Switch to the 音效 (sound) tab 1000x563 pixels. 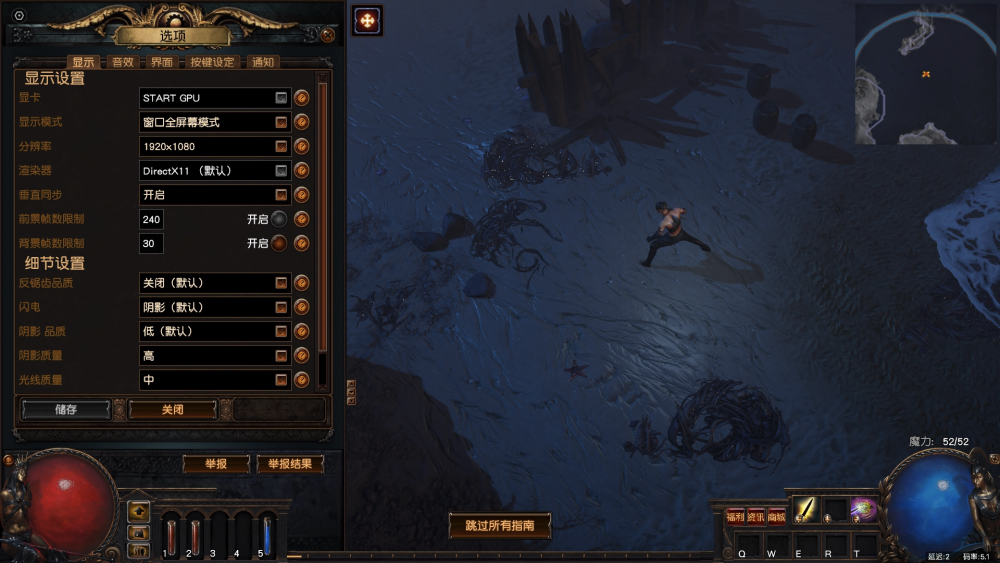pos(122,62)
